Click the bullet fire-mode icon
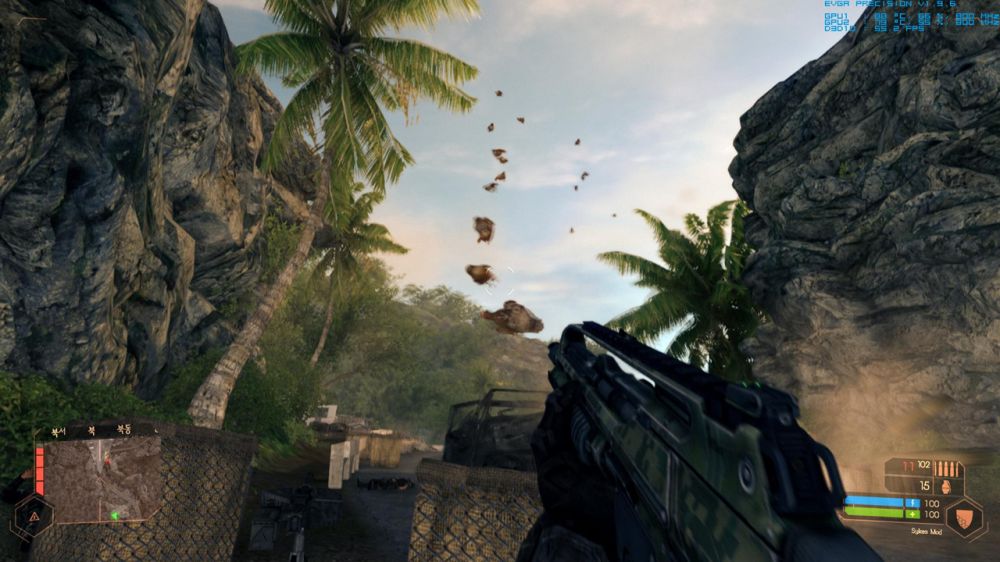 pos(948,468)
